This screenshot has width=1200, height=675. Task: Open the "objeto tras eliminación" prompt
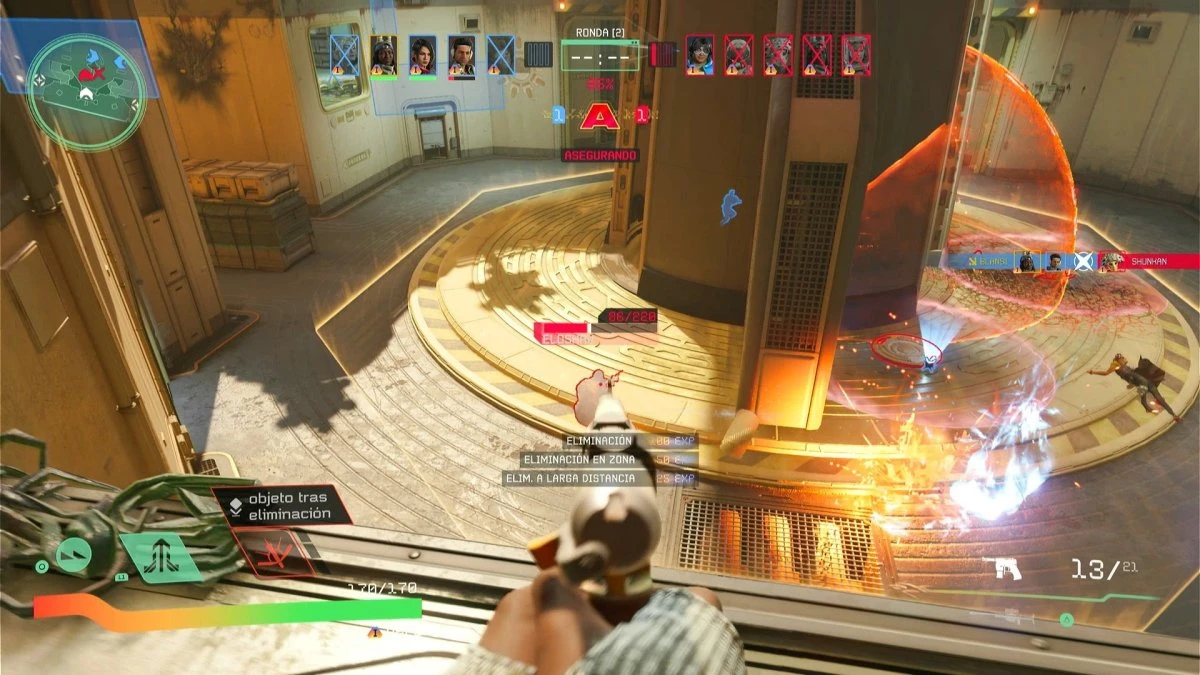click(x=281, y=505)
